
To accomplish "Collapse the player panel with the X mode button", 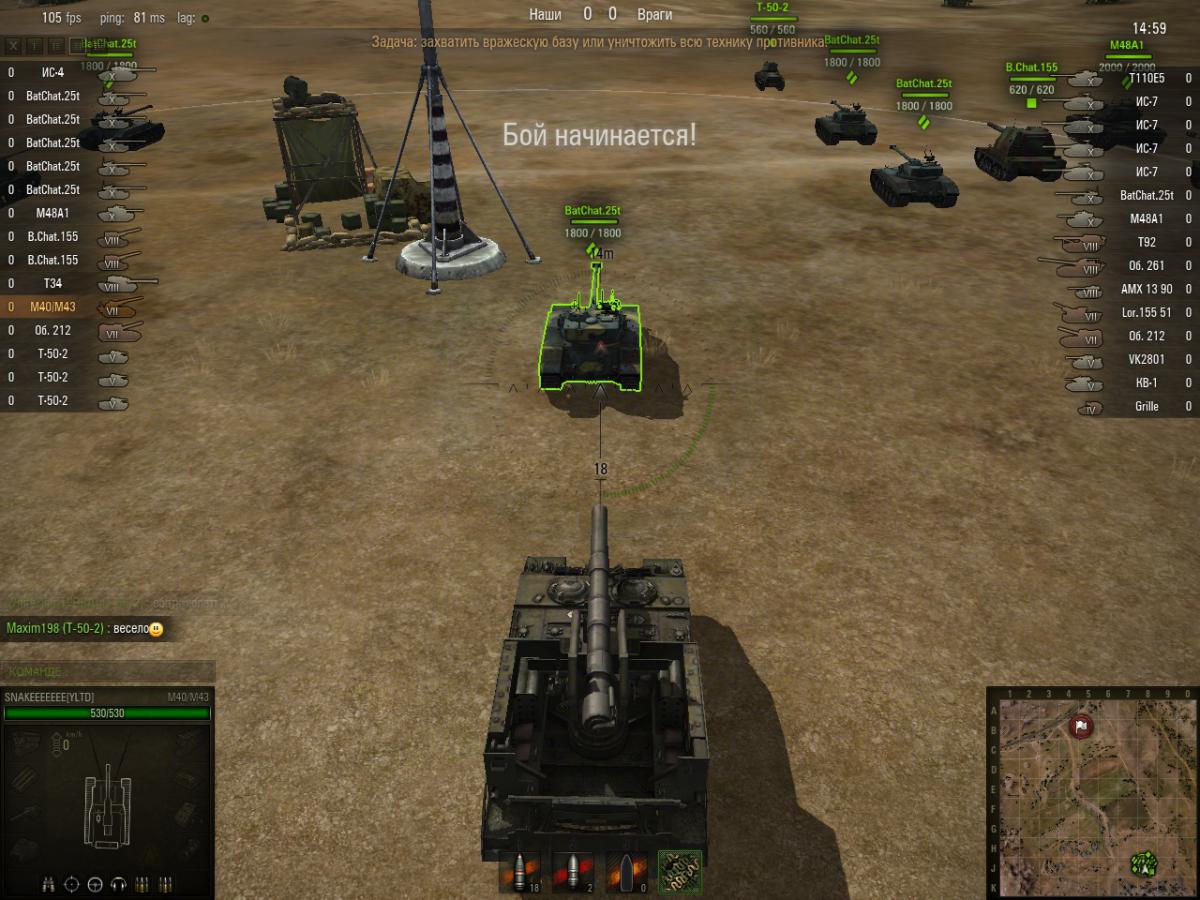I will 13,46.
